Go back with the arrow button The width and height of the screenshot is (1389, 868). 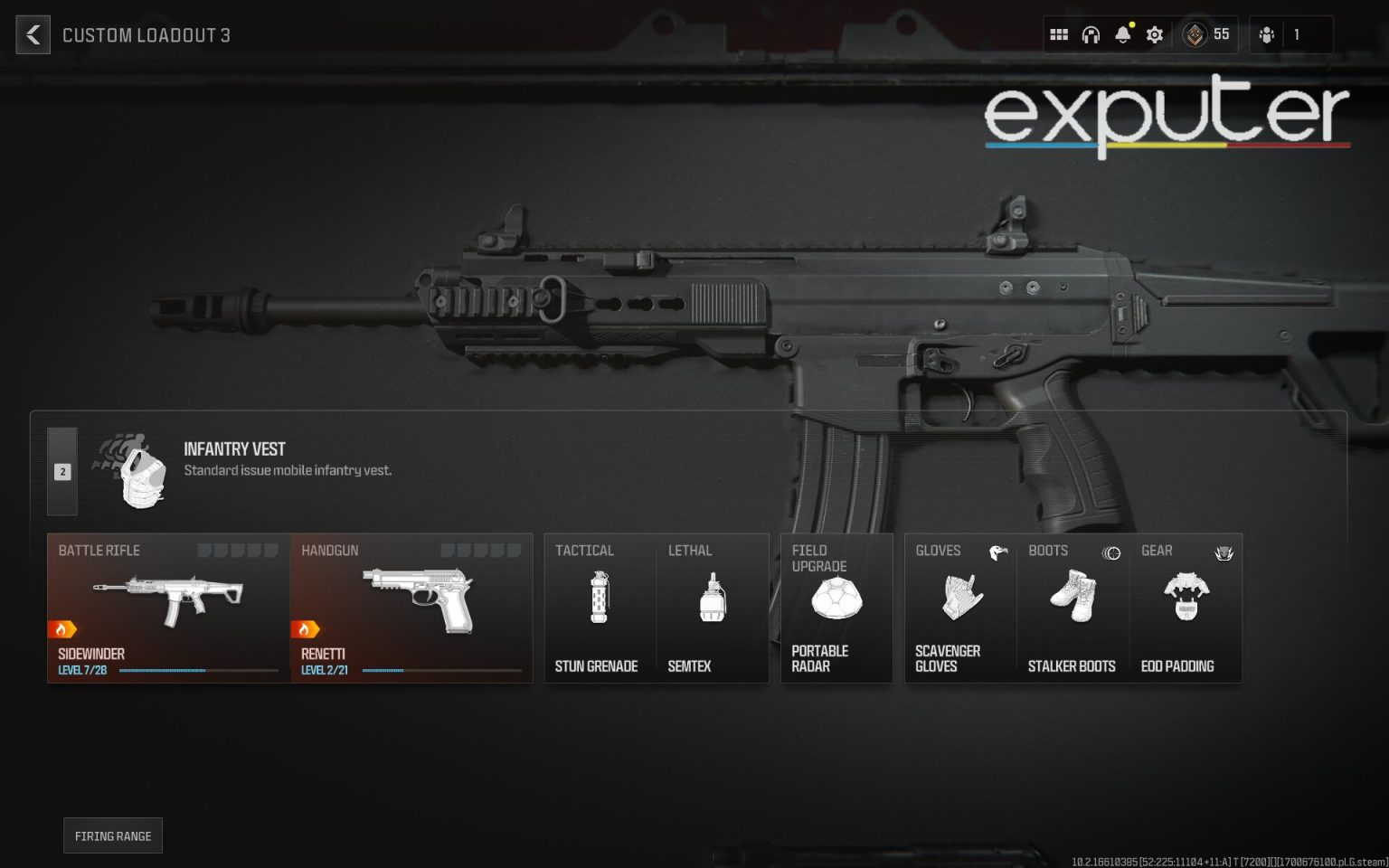[33, 34]
